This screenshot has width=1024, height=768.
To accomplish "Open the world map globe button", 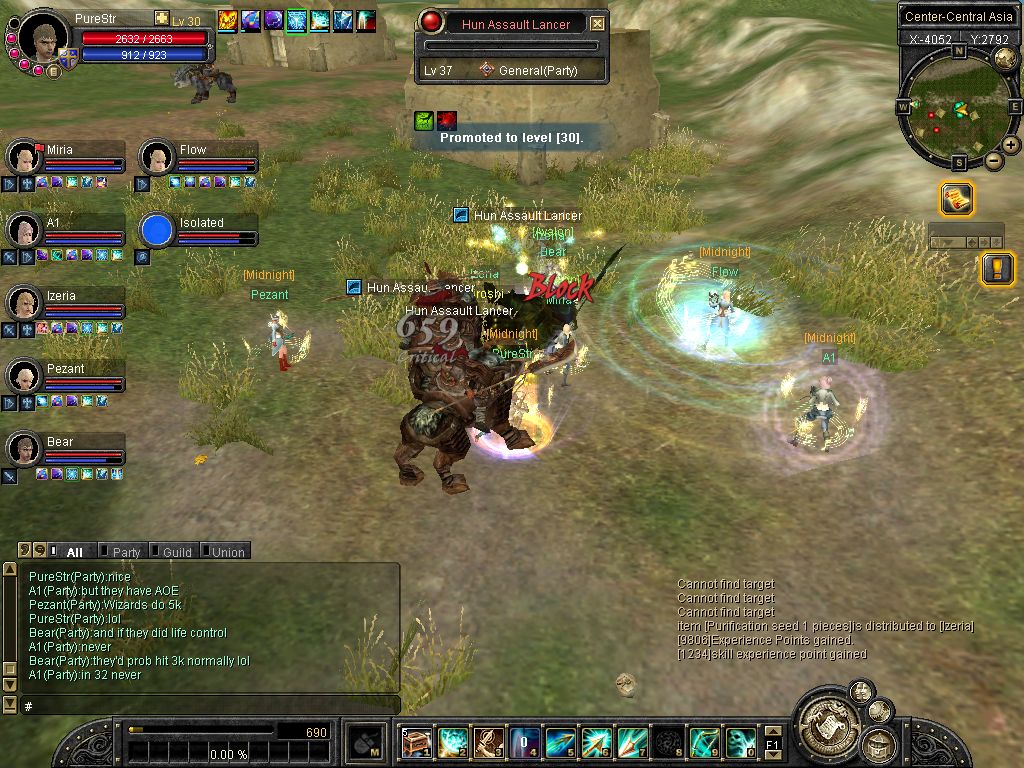I will pos(1005,59).
